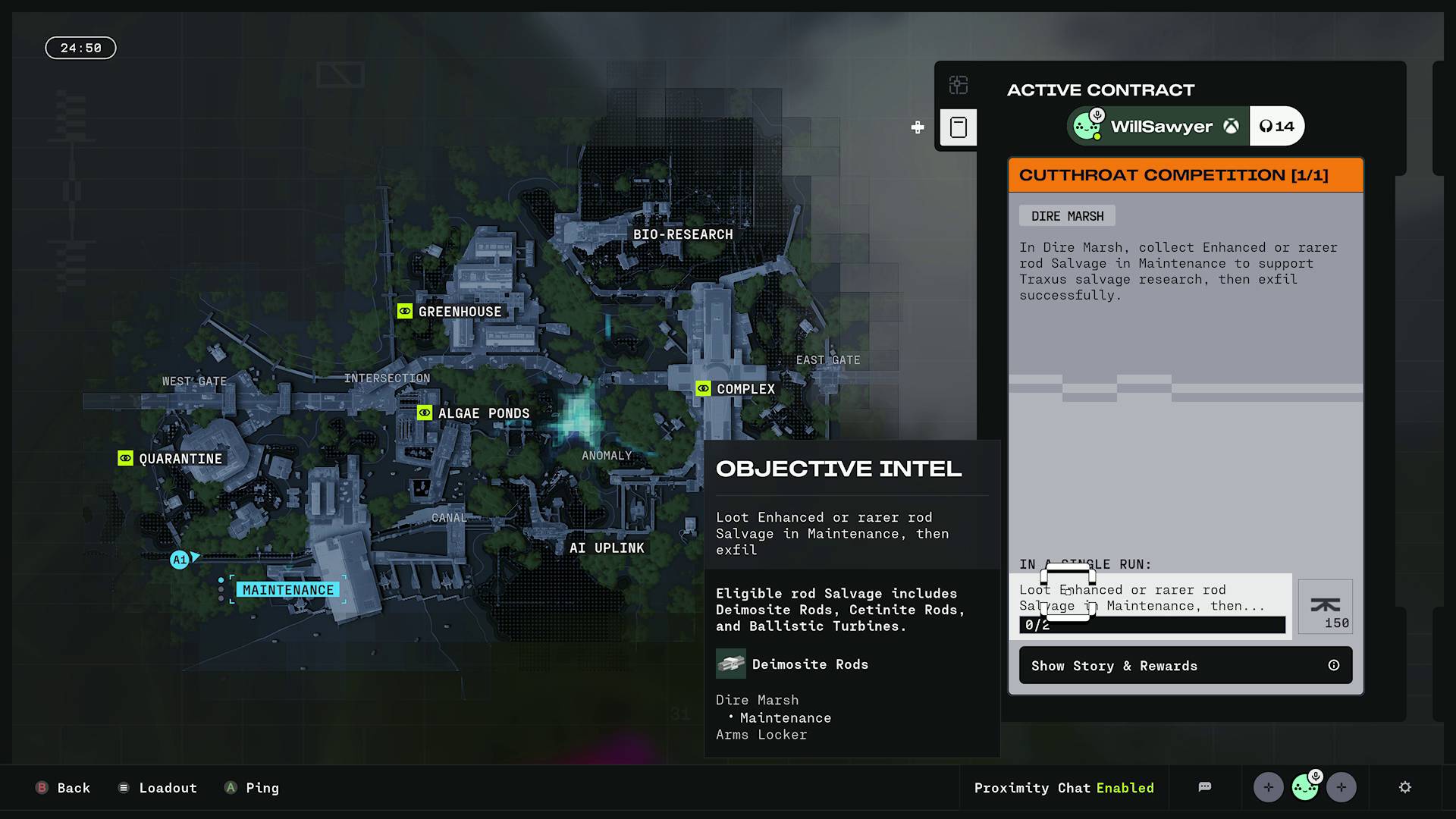Open the contract journal icon
This screenshot has width=1456, height=819.
tap(959, 127)
